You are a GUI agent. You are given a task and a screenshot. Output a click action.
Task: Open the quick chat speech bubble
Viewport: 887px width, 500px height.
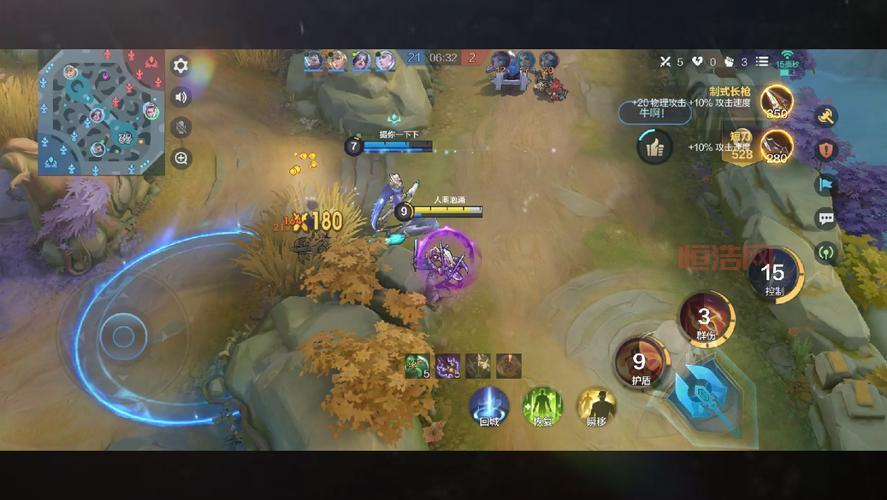pos(826,218)
